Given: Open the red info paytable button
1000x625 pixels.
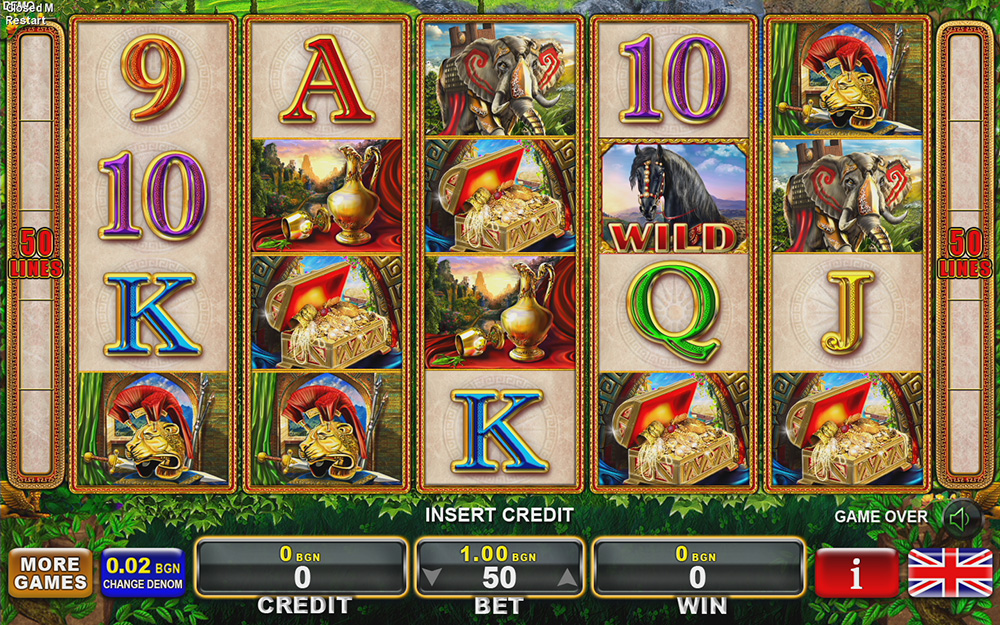Looking at the screenshot, I should pos(856,573).
